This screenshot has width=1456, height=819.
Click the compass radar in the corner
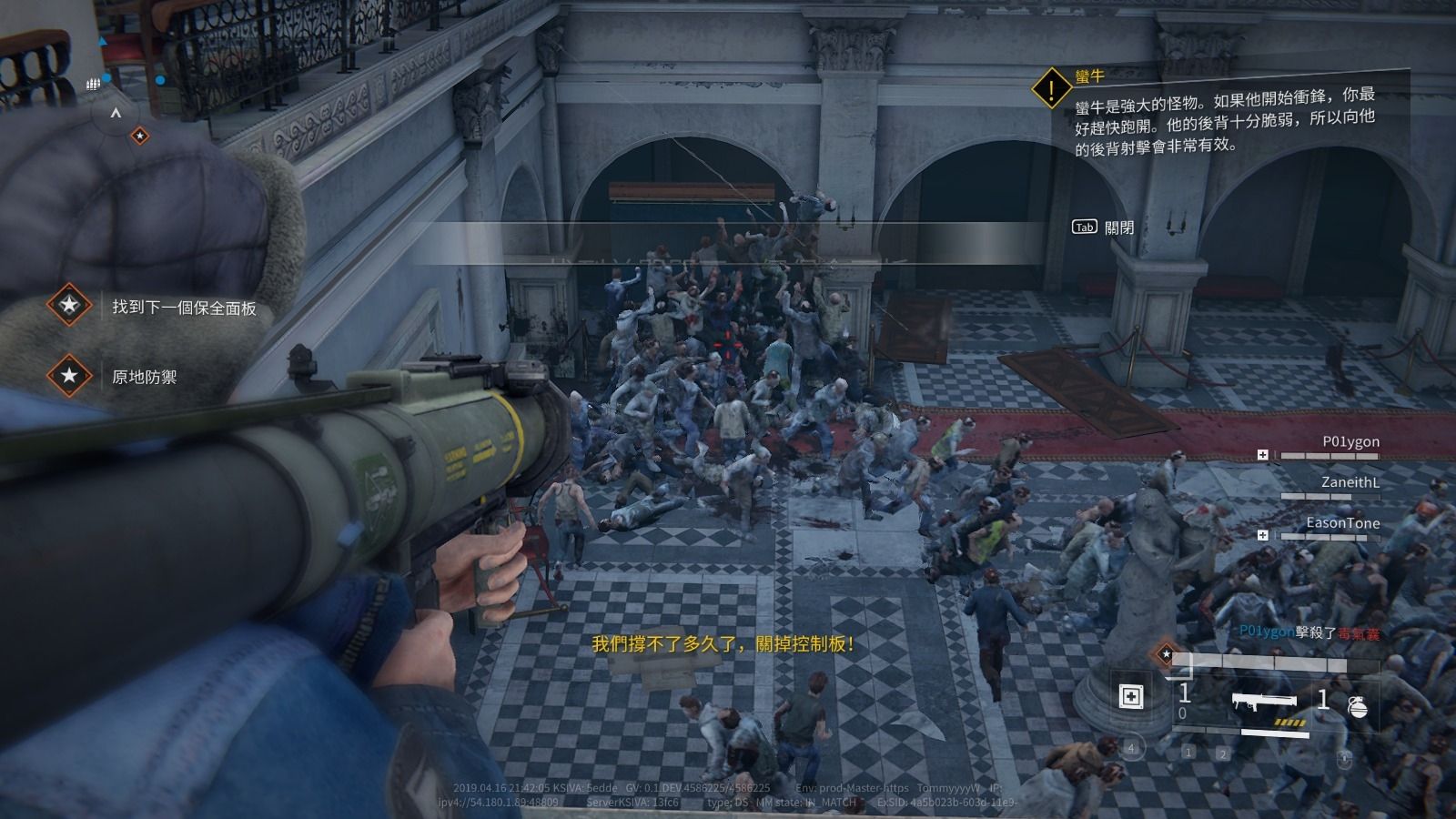[116, 115]
